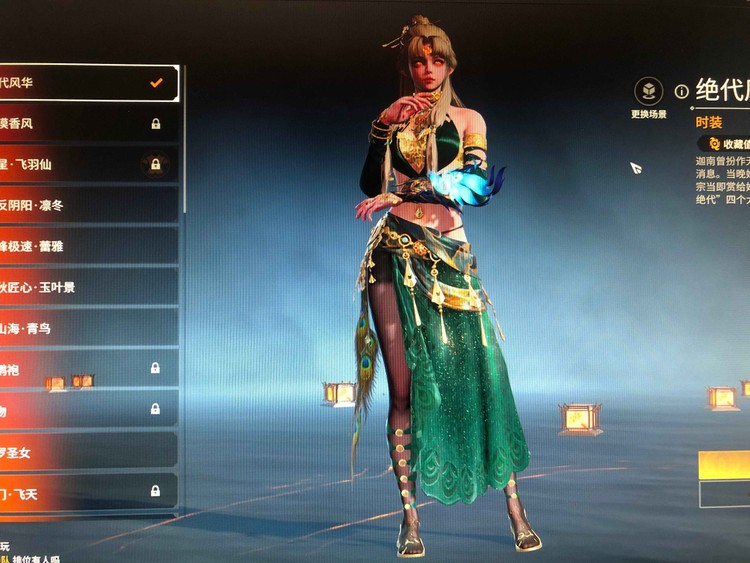Switch to the 山海·青鸟 outfit
The height and width of the screenshot is (563, 750).
click(88, 328)
